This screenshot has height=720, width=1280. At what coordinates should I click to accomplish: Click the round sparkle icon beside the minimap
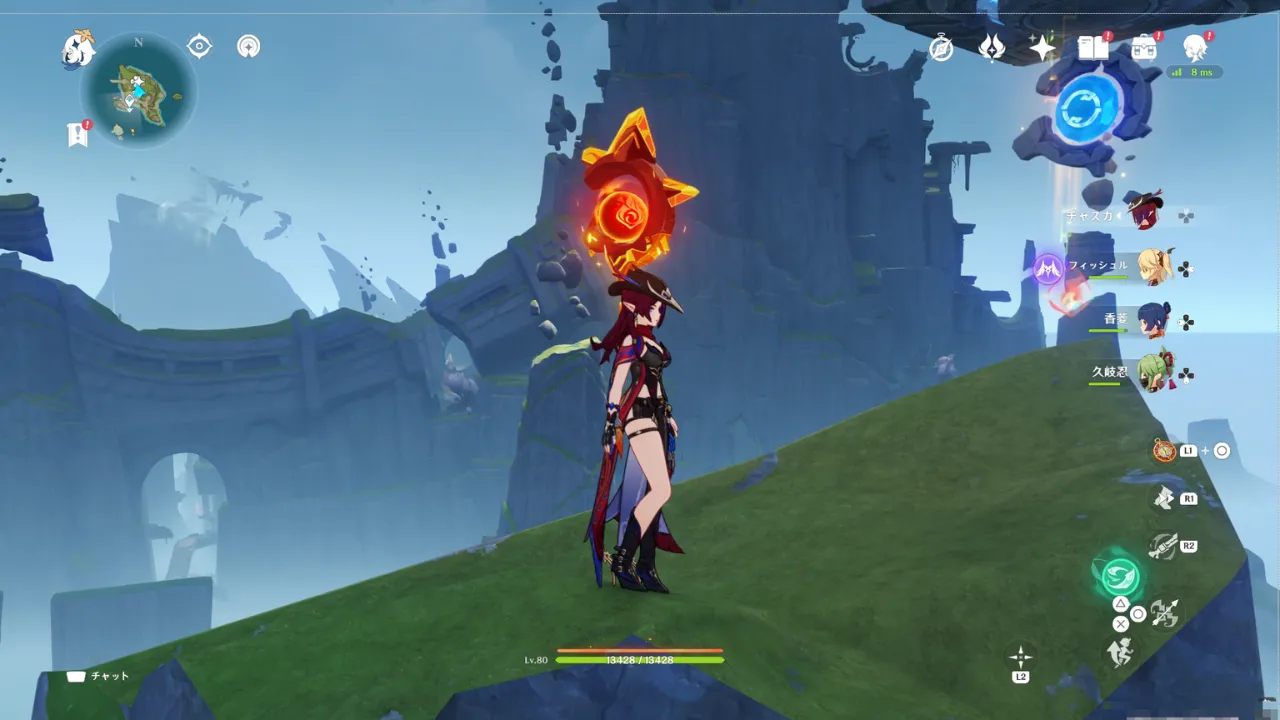tap(248, 46)
